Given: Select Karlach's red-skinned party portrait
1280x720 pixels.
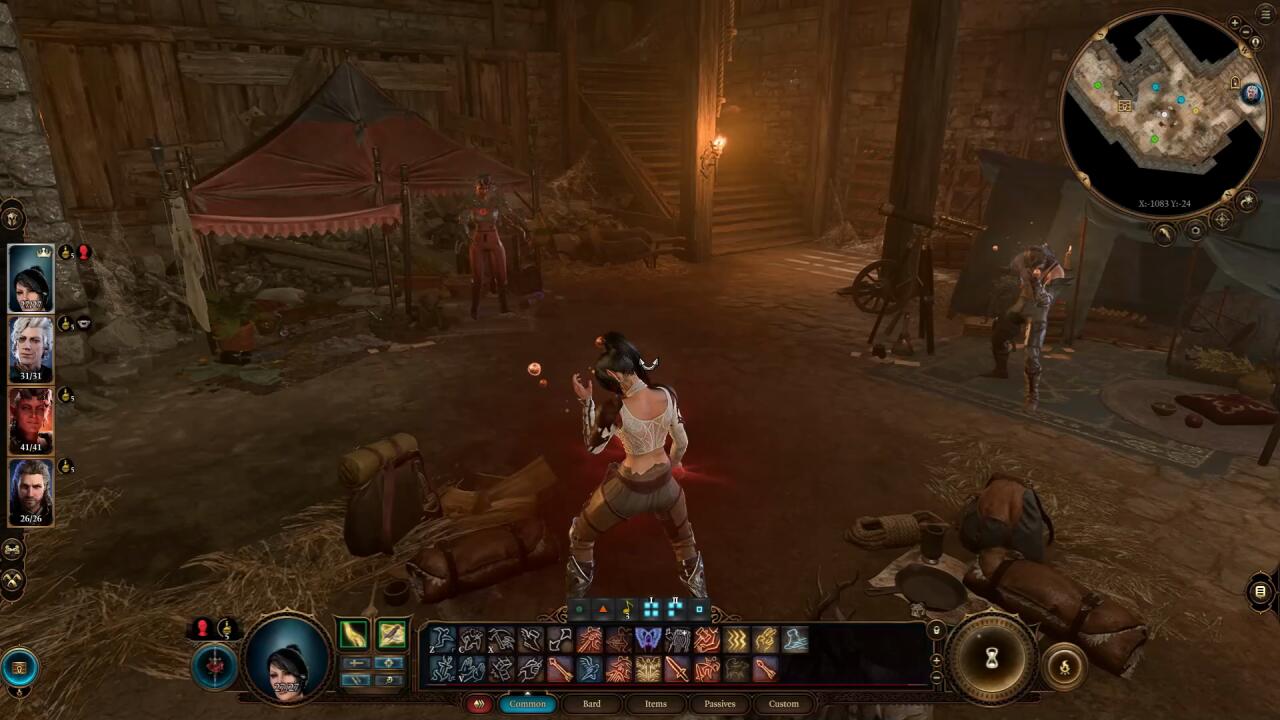Looking at the screenshot, I should tap(31, 418).
